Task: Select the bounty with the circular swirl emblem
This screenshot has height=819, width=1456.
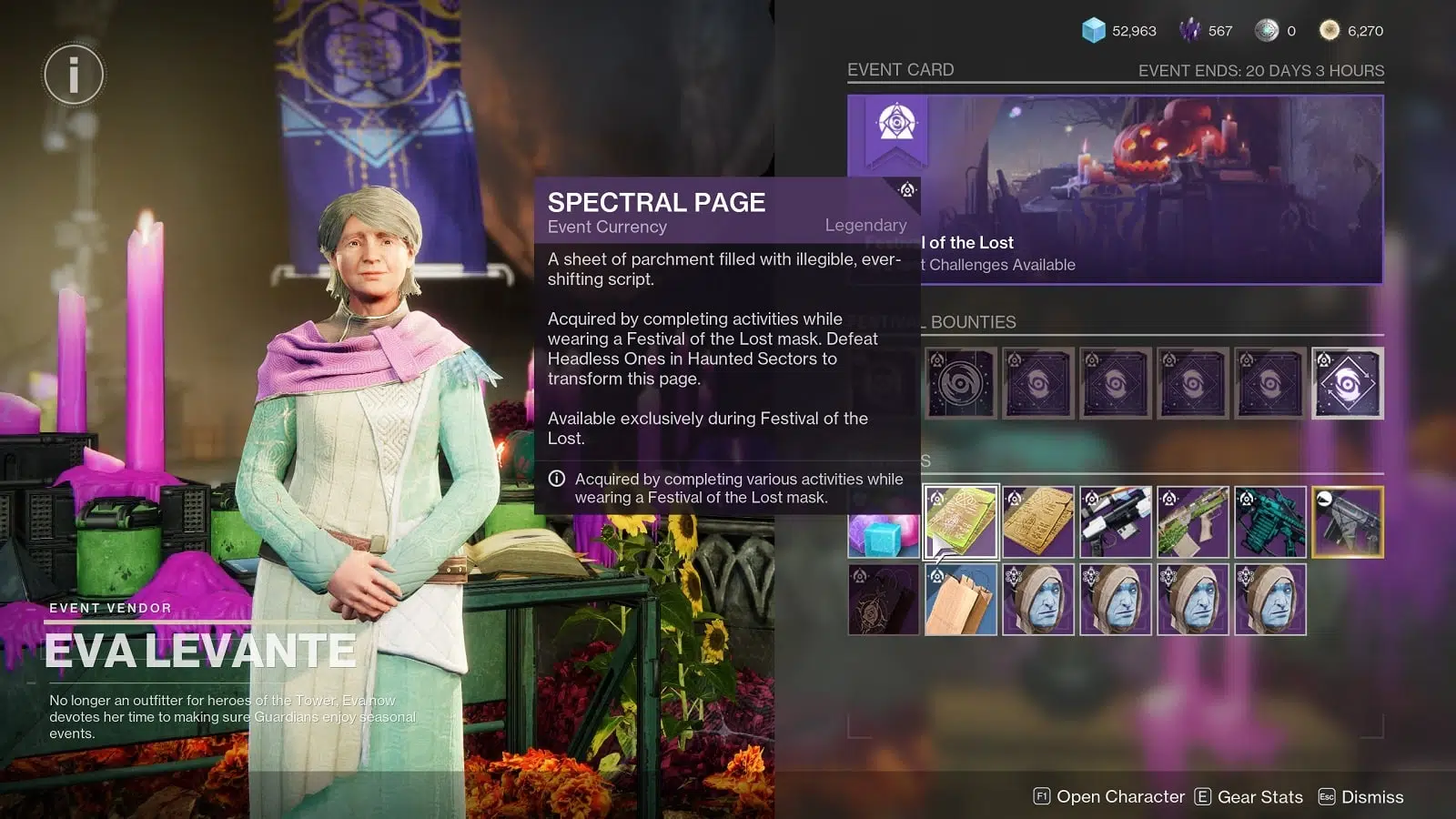Action: pyautogui.click(x=961, y=383)
